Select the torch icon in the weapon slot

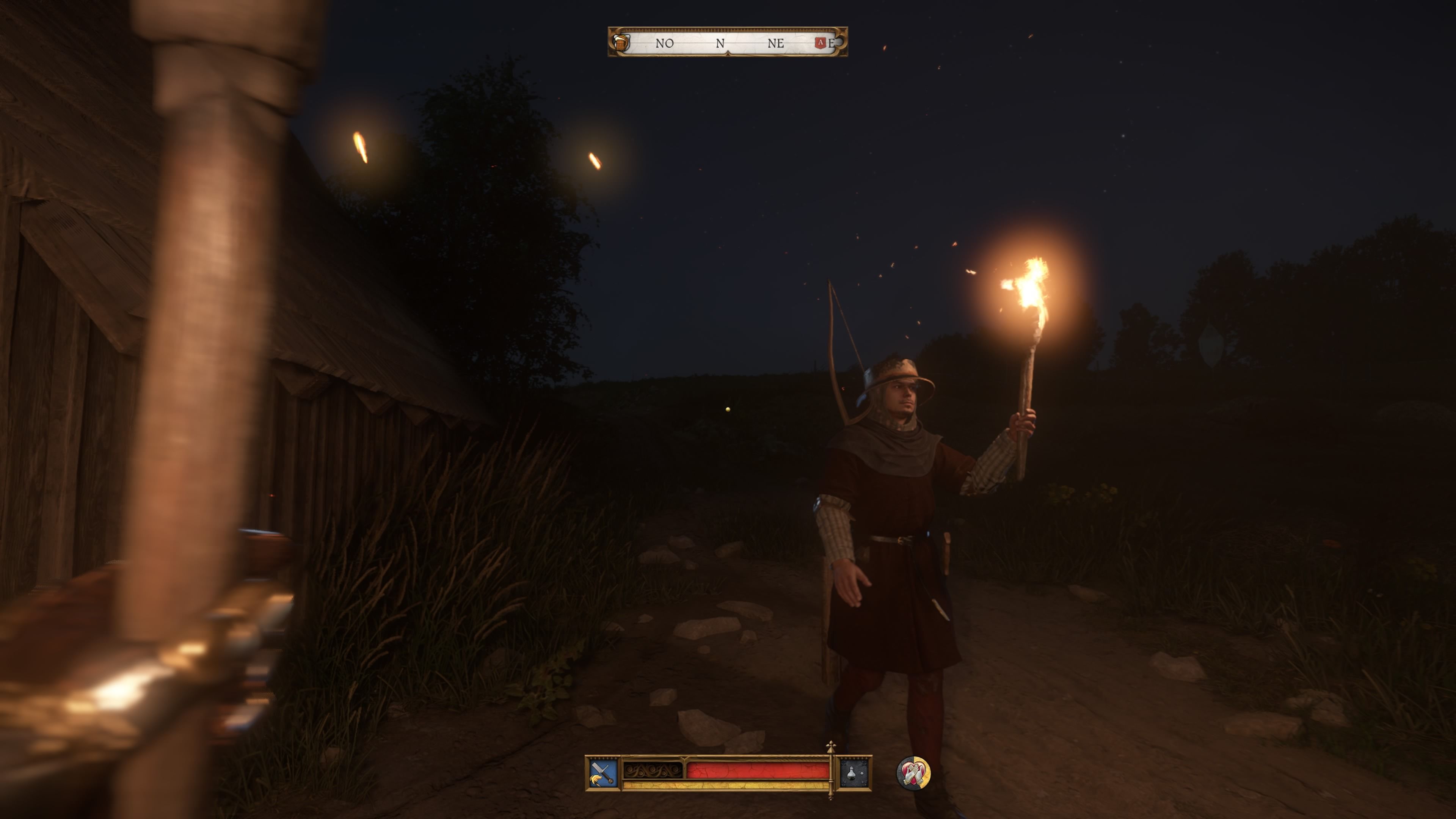(x=596, y=779)
